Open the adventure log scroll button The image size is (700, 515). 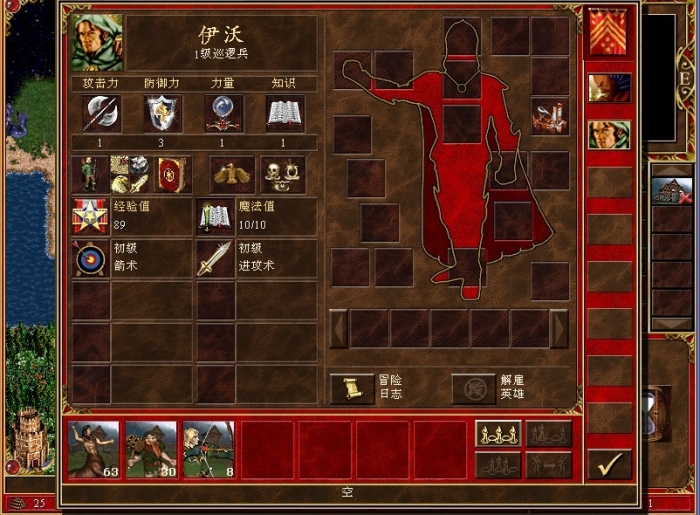pos(351,388)
